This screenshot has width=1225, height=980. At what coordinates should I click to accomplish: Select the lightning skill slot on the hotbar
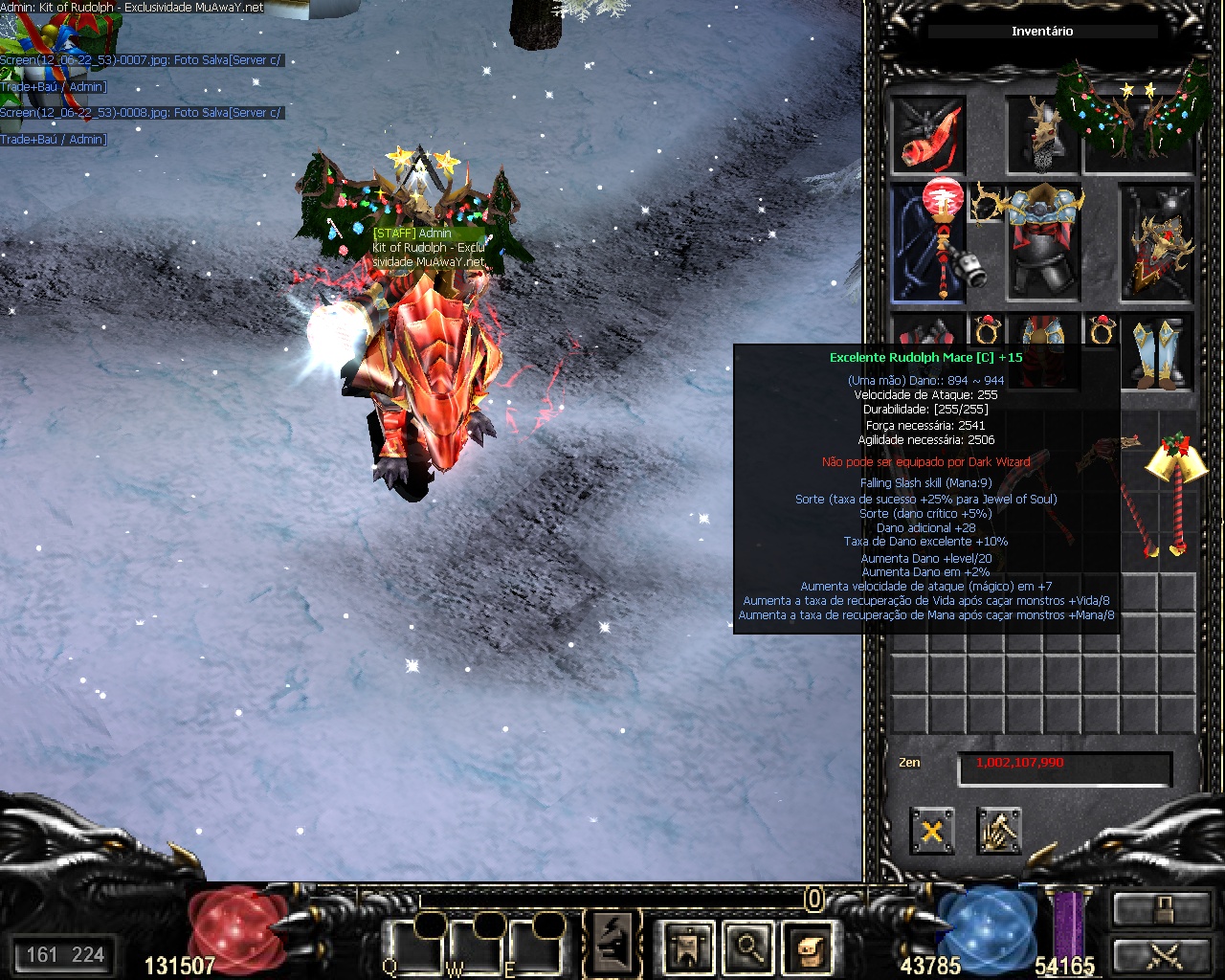tap(612, 945)
